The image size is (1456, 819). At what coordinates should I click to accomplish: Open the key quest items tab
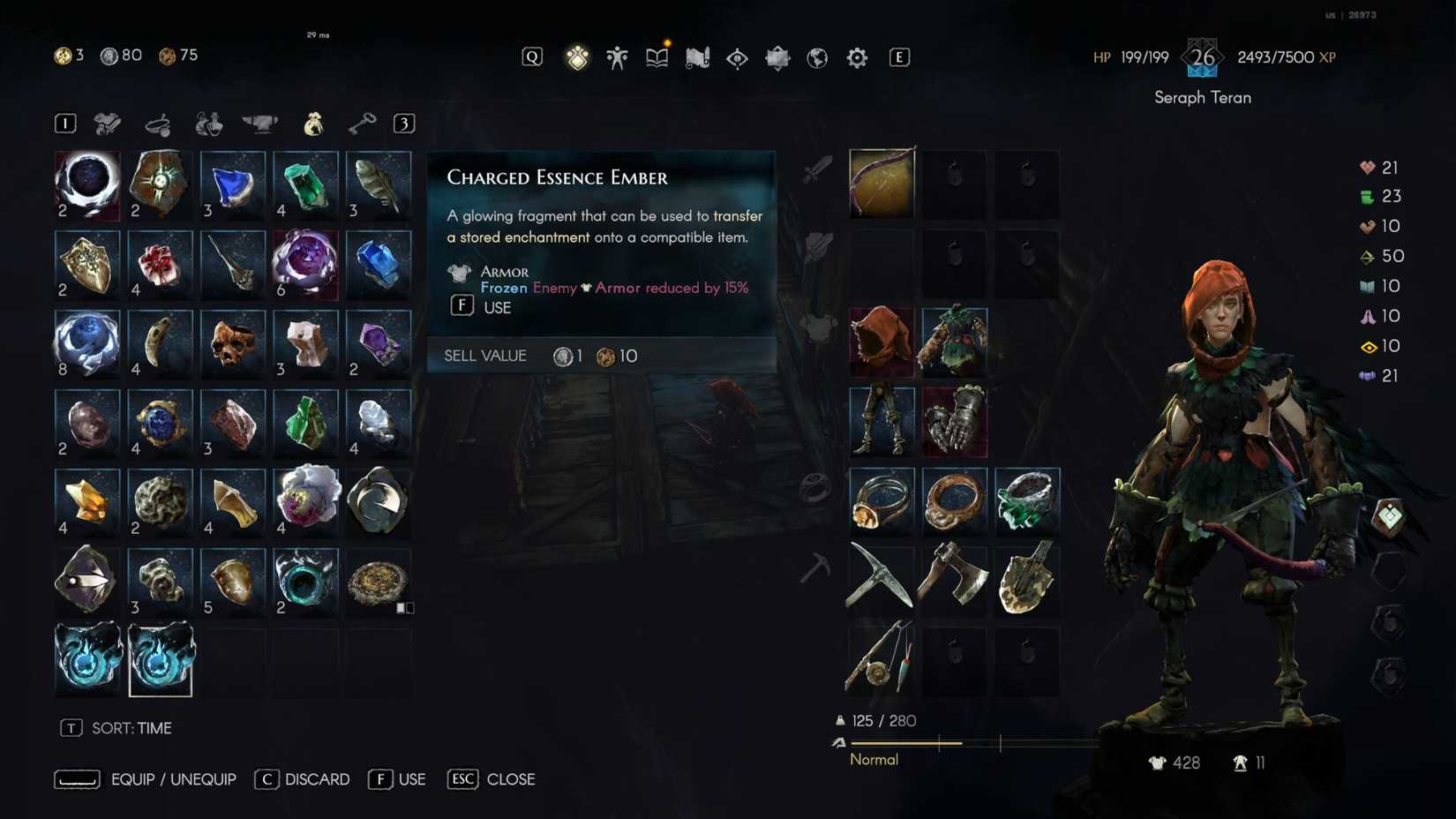click(x=364, y=124)
